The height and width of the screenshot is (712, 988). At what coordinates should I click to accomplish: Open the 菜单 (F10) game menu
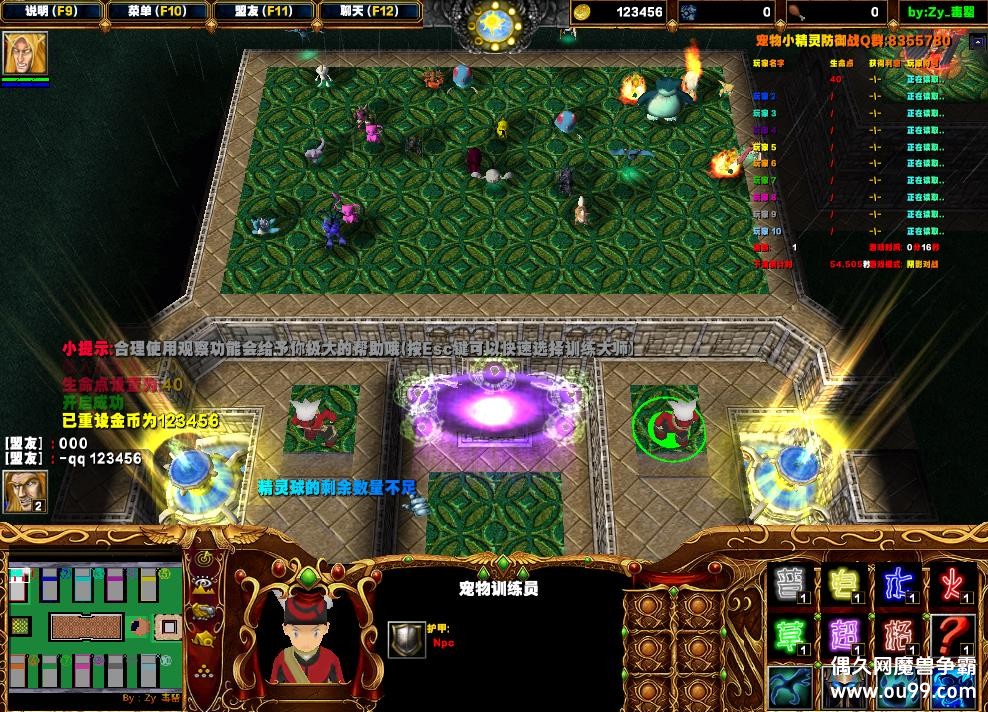(157, 12)
